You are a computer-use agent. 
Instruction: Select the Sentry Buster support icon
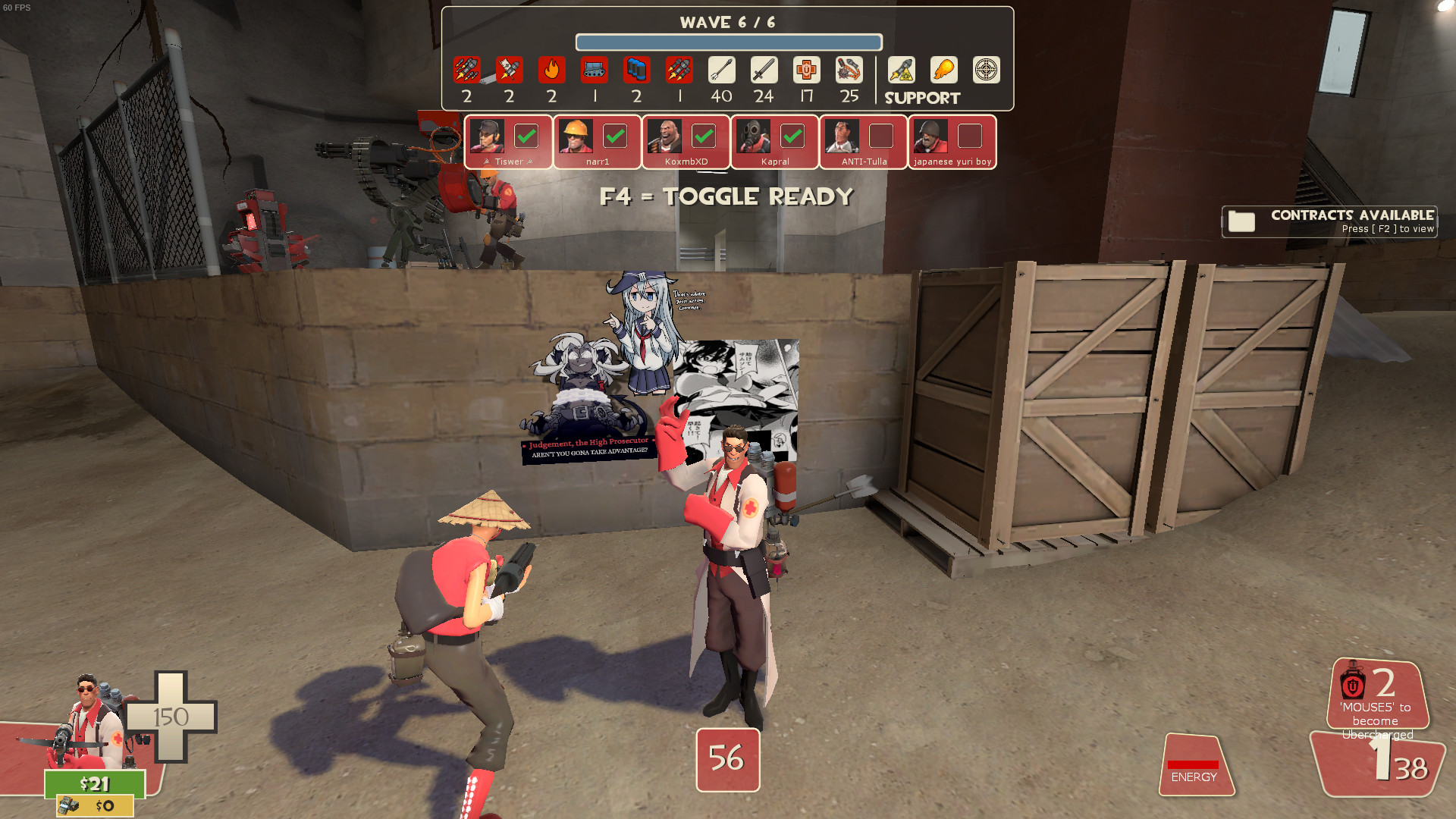pyautogui.click(x=901, y=71)
